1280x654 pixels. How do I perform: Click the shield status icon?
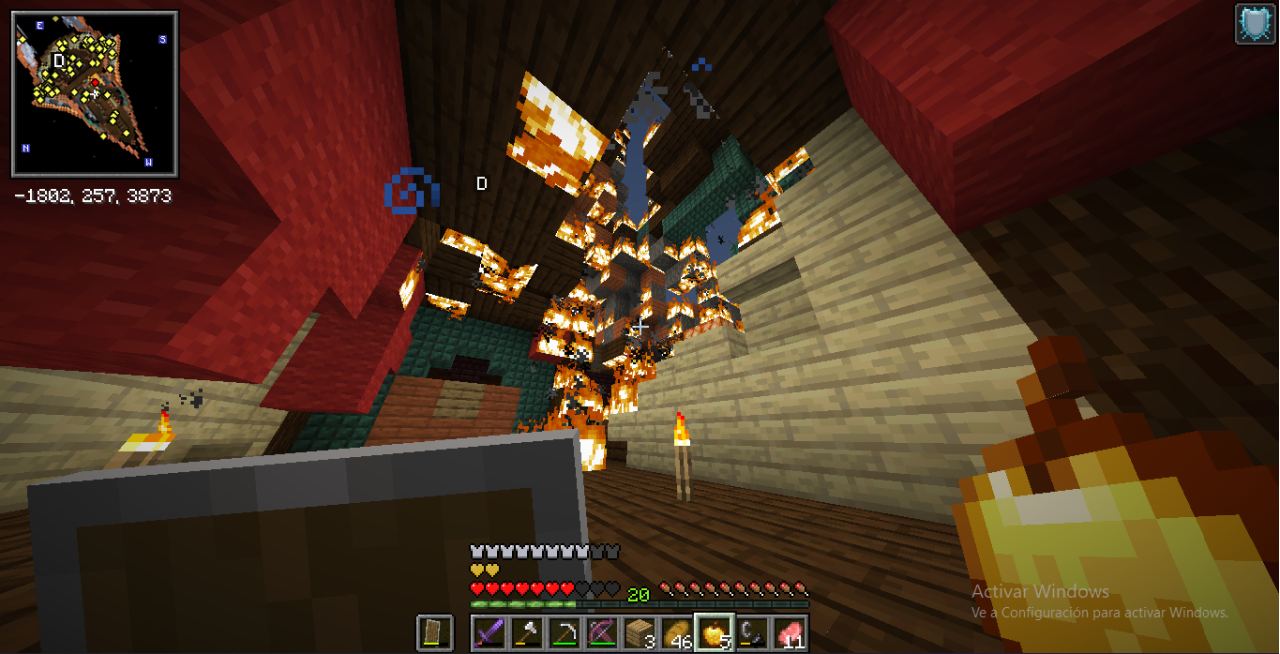1254,24
